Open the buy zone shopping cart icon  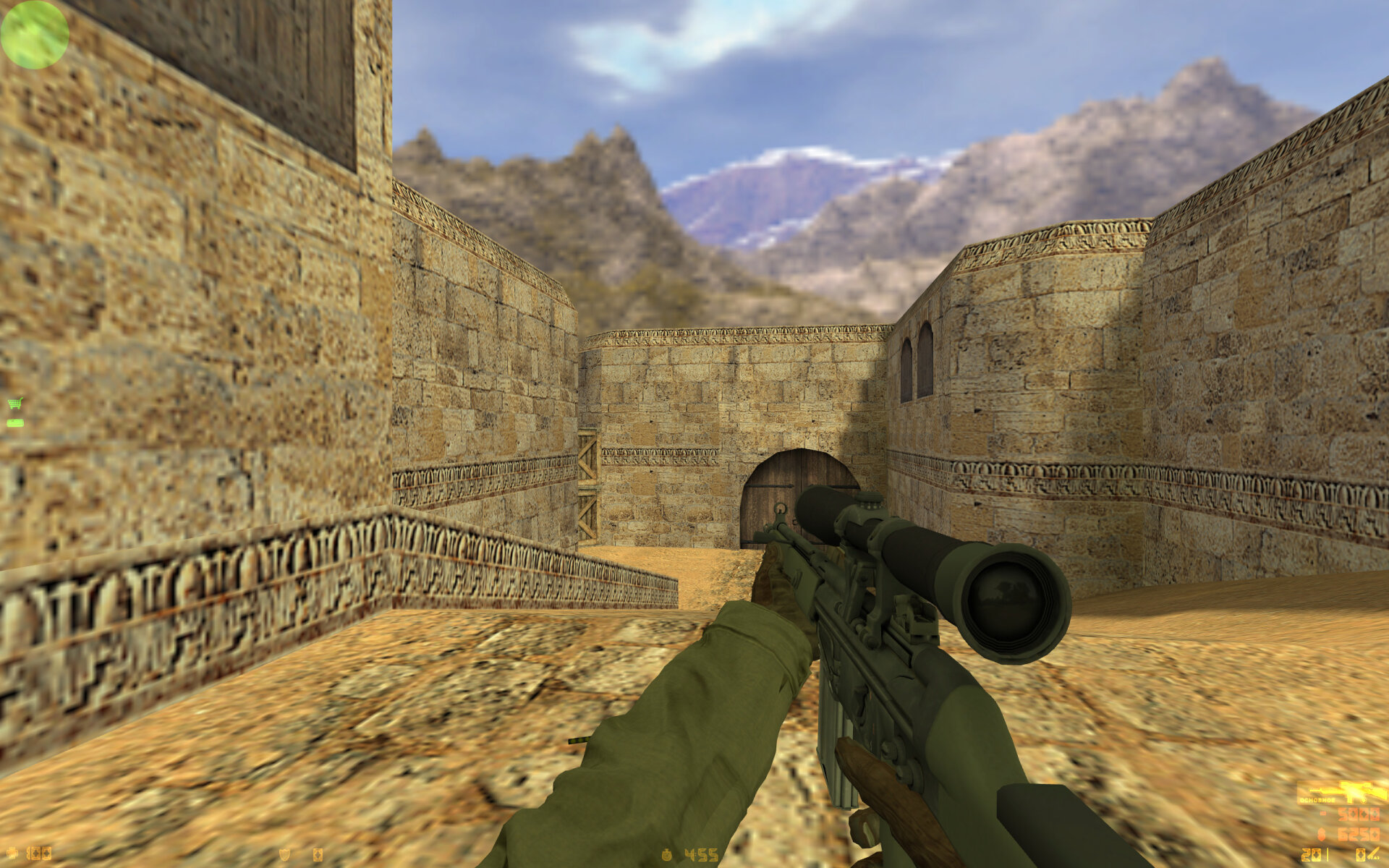pyautogui.click(x=14, y=404)
